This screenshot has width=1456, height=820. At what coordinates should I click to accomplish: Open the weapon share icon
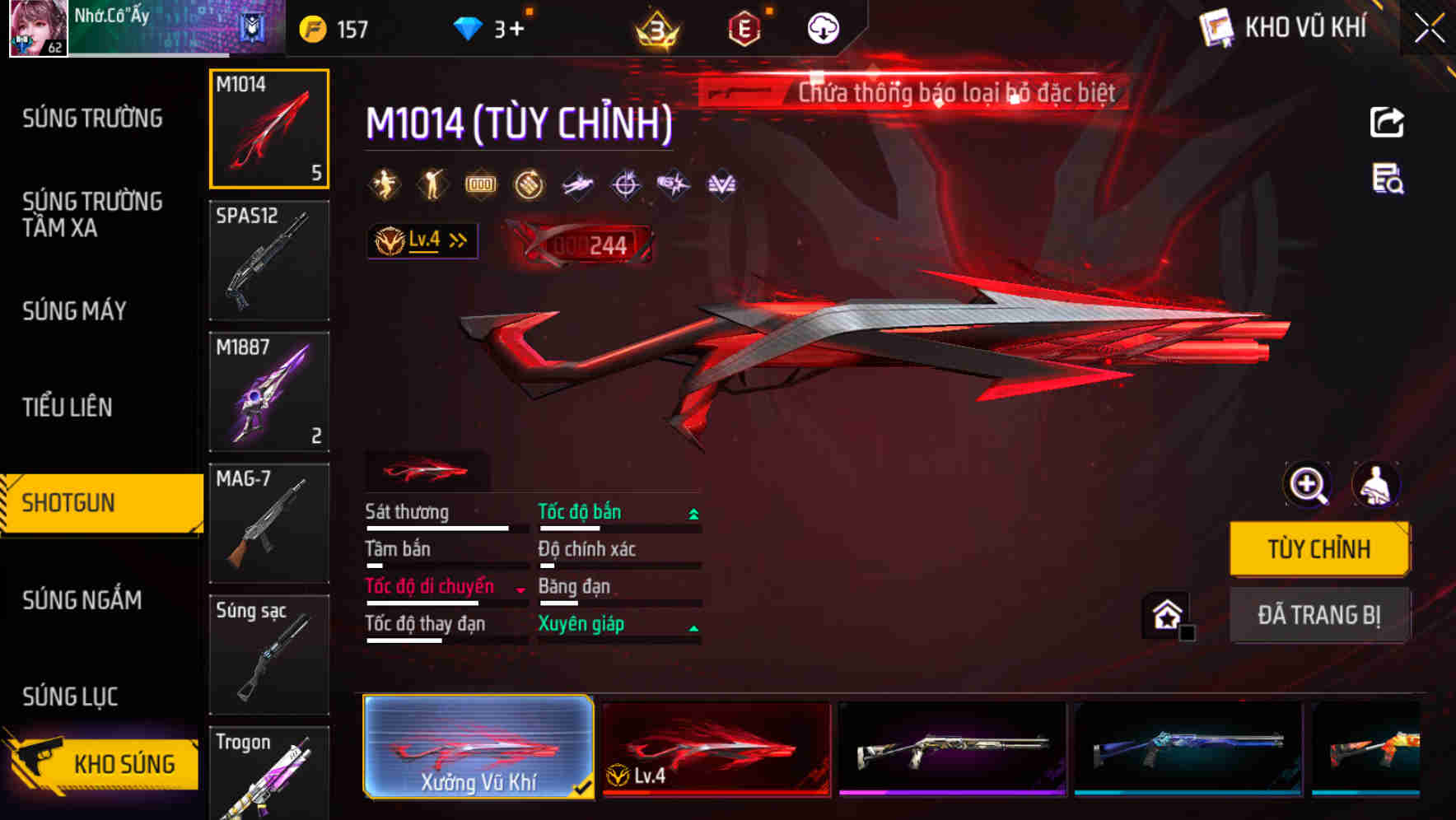click(x=1387, y=121)
